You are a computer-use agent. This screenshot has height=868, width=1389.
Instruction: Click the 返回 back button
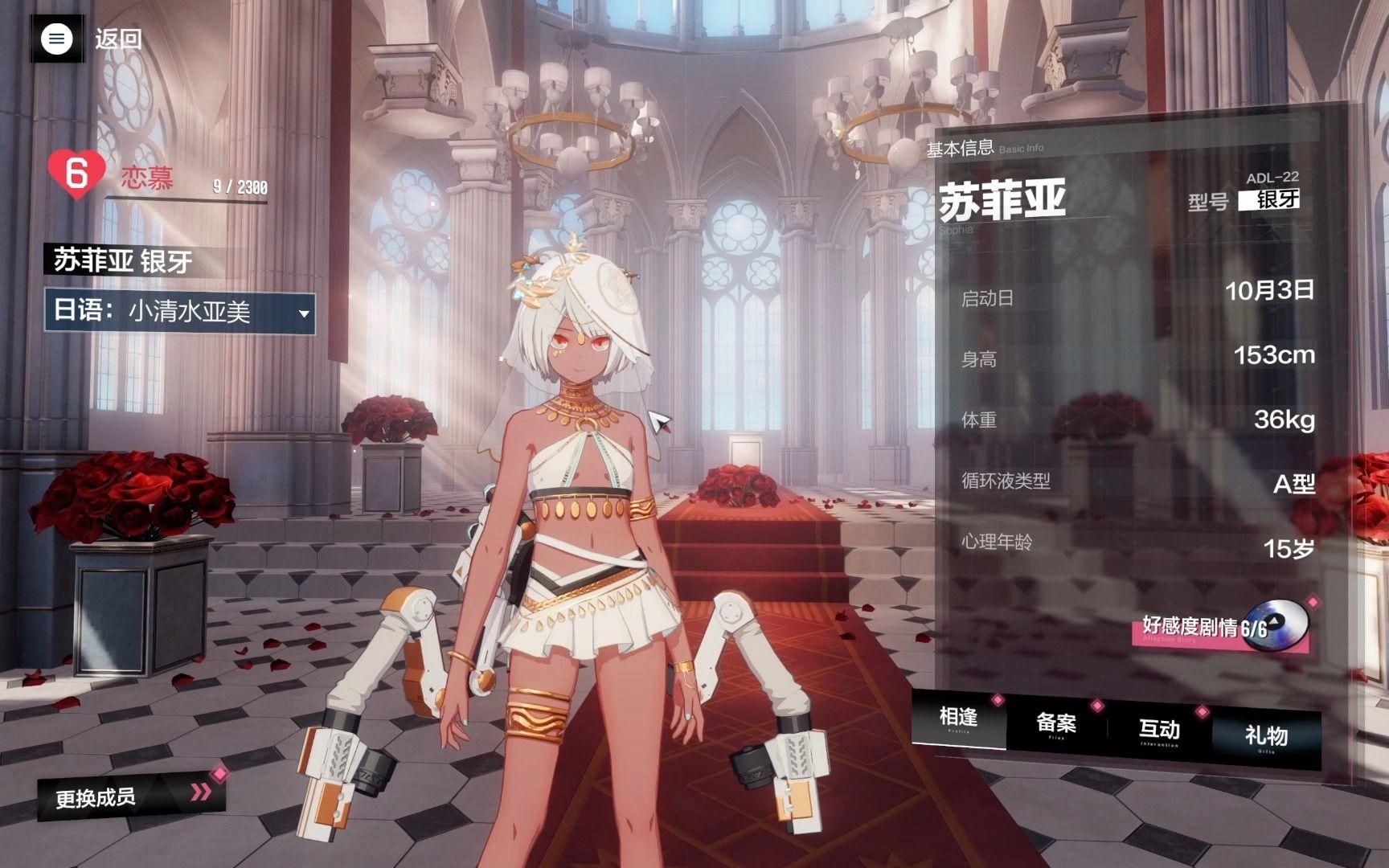pyautogui.click(x=118, y=39)
